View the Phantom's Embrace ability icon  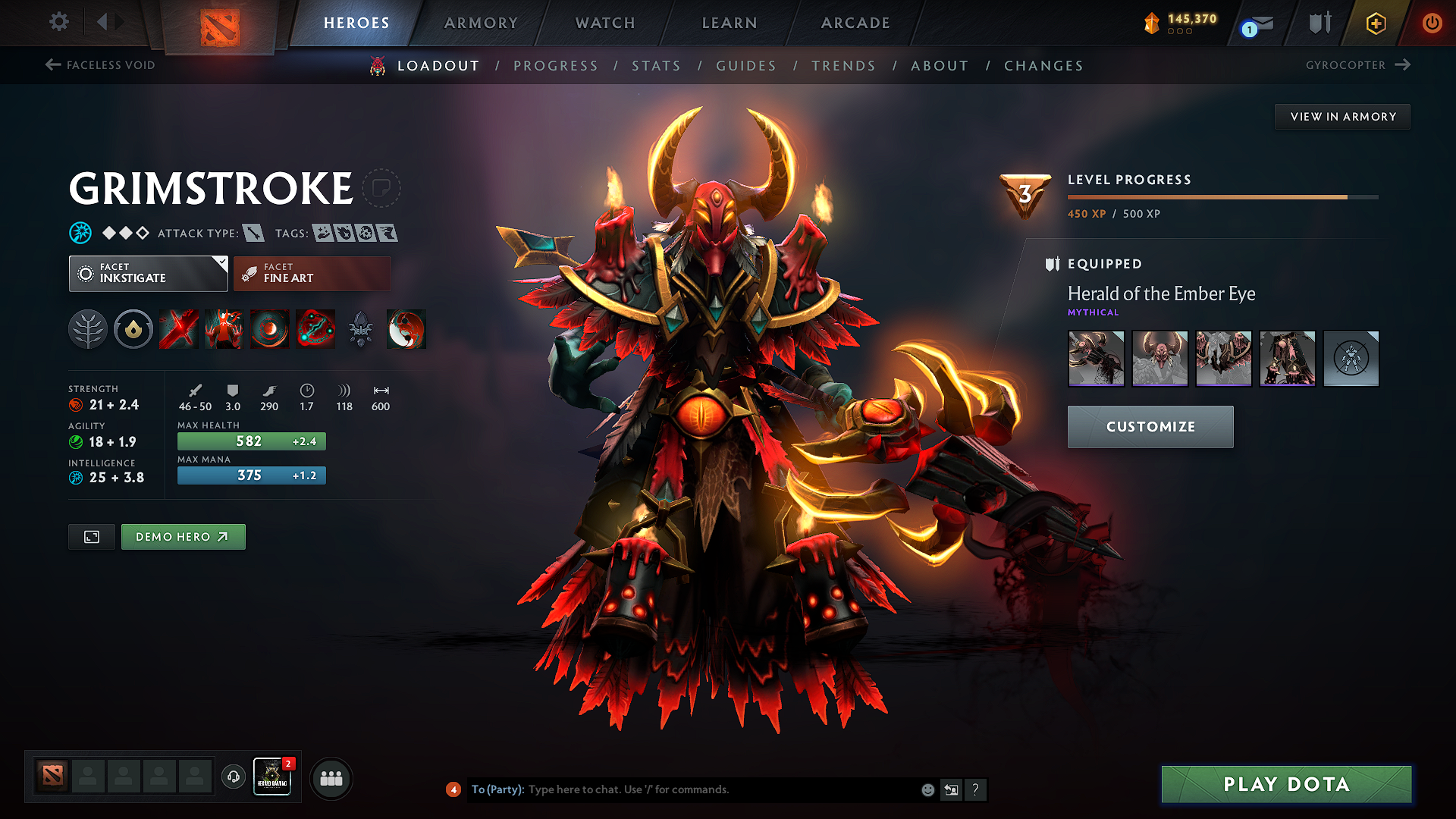[x=224, y=329]
